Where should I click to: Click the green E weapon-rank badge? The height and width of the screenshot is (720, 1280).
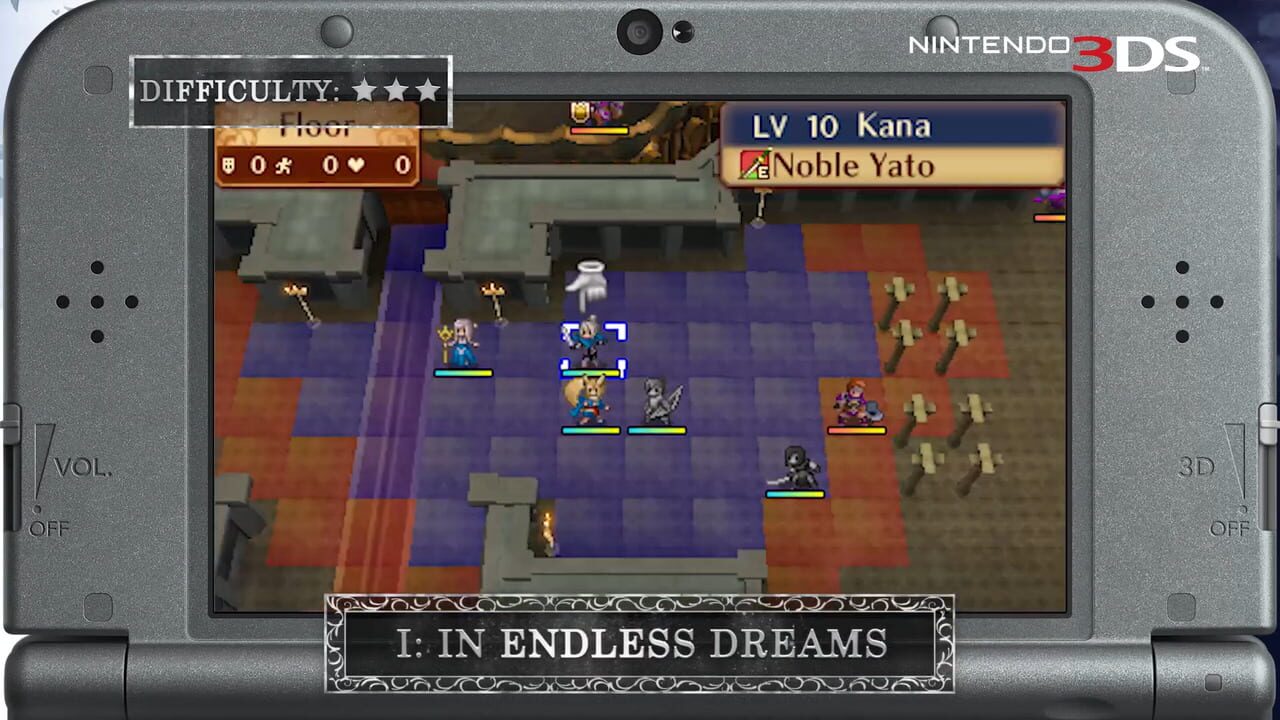point(764,169)
